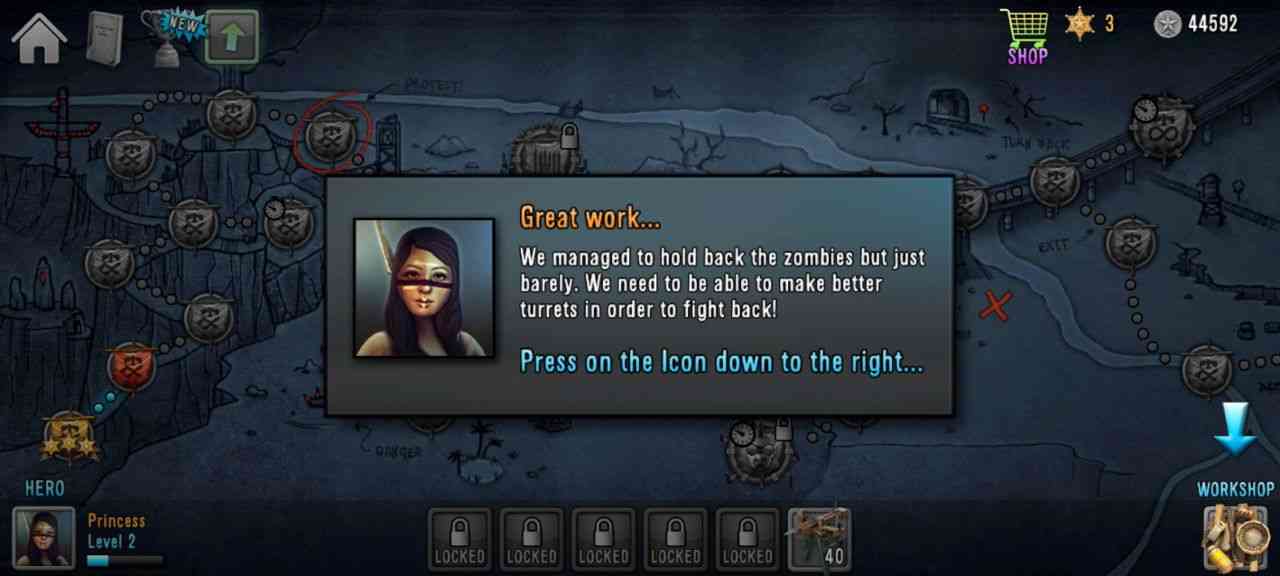Choose the crossbow turret slot costing 40
1280x576 pixels.
pyautogui.click(x=821, y=538)
